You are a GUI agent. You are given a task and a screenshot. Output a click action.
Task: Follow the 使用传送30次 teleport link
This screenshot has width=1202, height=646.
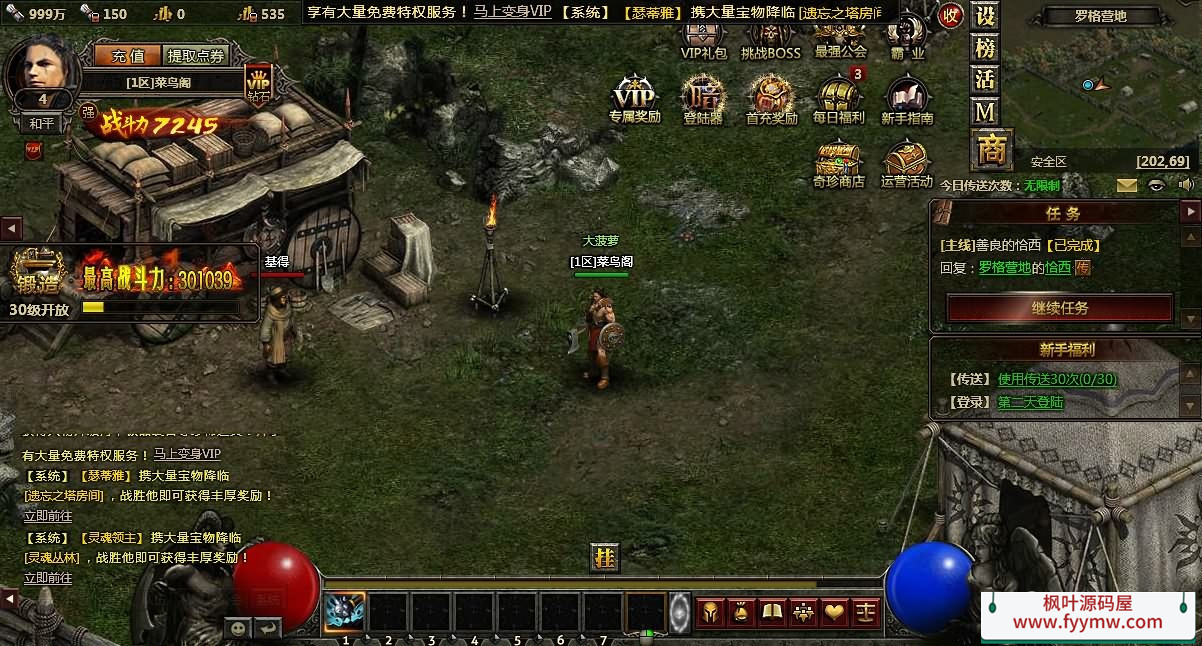(1057, 379)
